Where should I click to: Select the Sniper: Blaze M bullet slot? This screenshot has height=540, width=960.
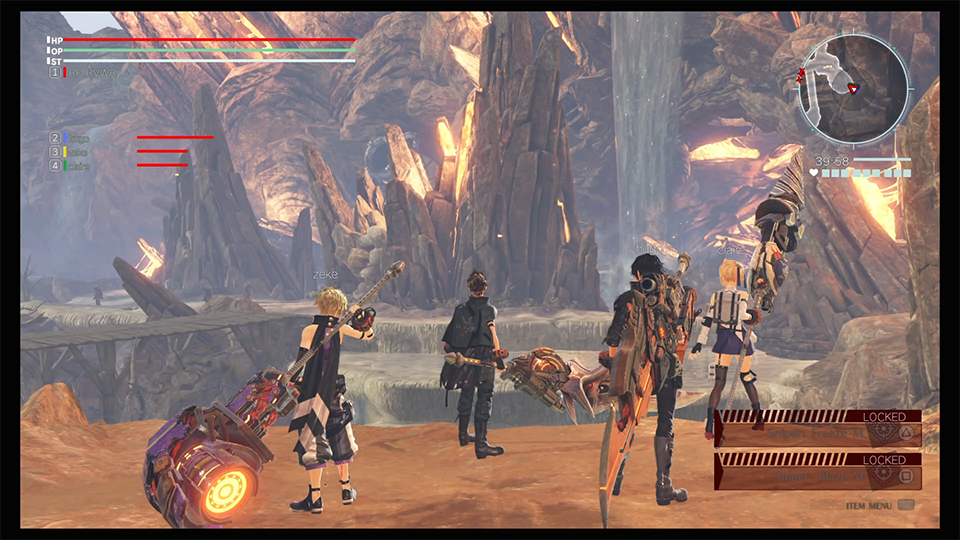818,475
